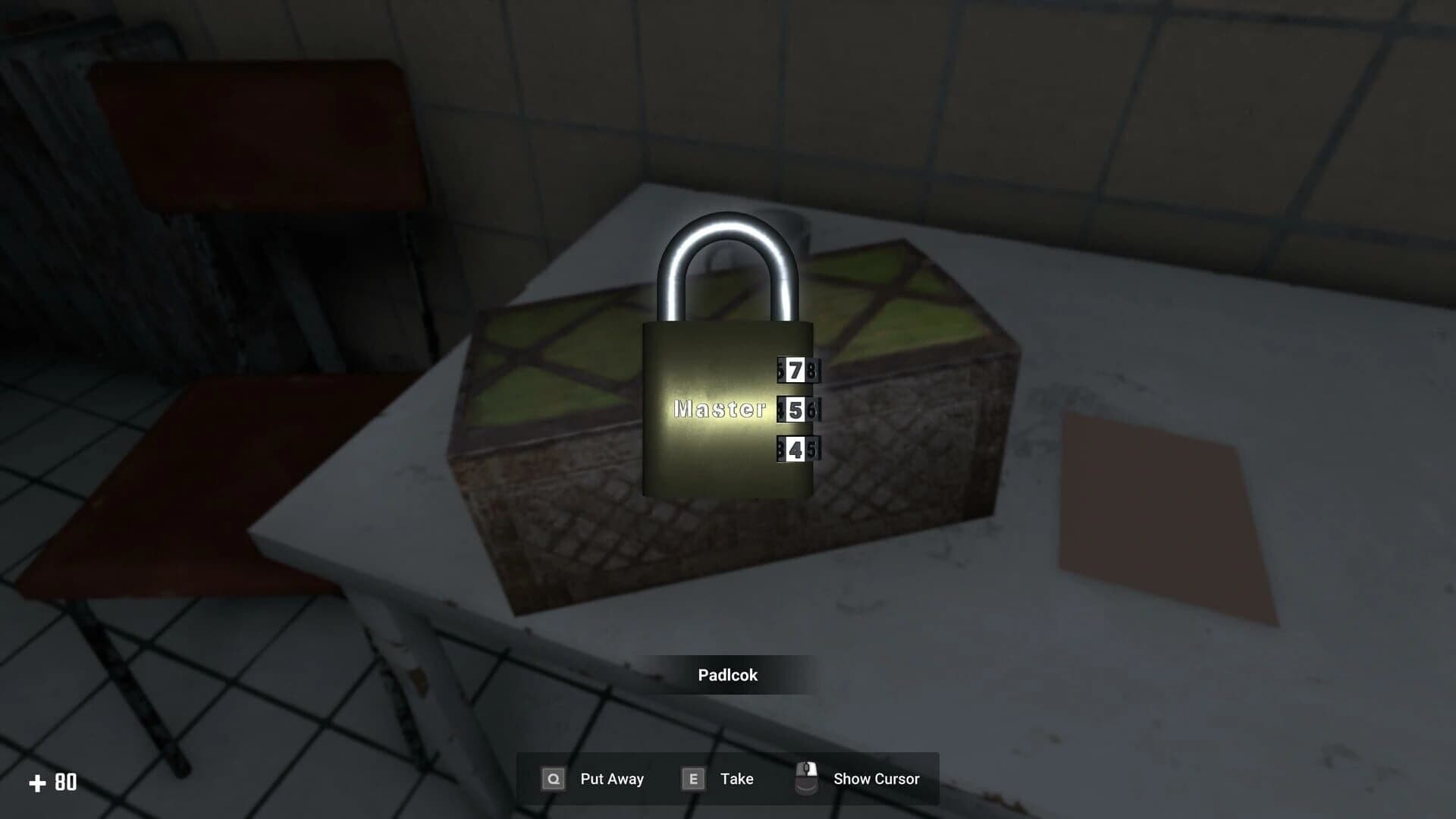Click the E key icon for Take

(692, 779)
